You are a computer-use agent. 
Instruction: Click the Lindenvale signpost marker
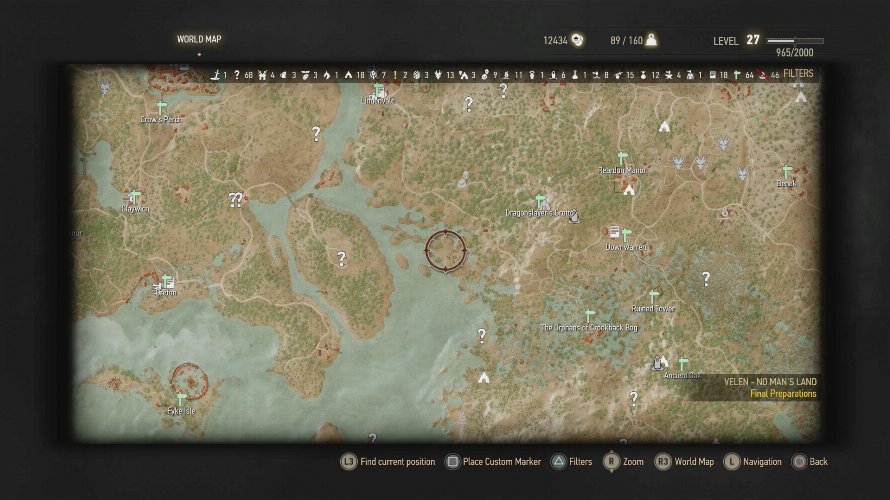click(x=379, y=90)
